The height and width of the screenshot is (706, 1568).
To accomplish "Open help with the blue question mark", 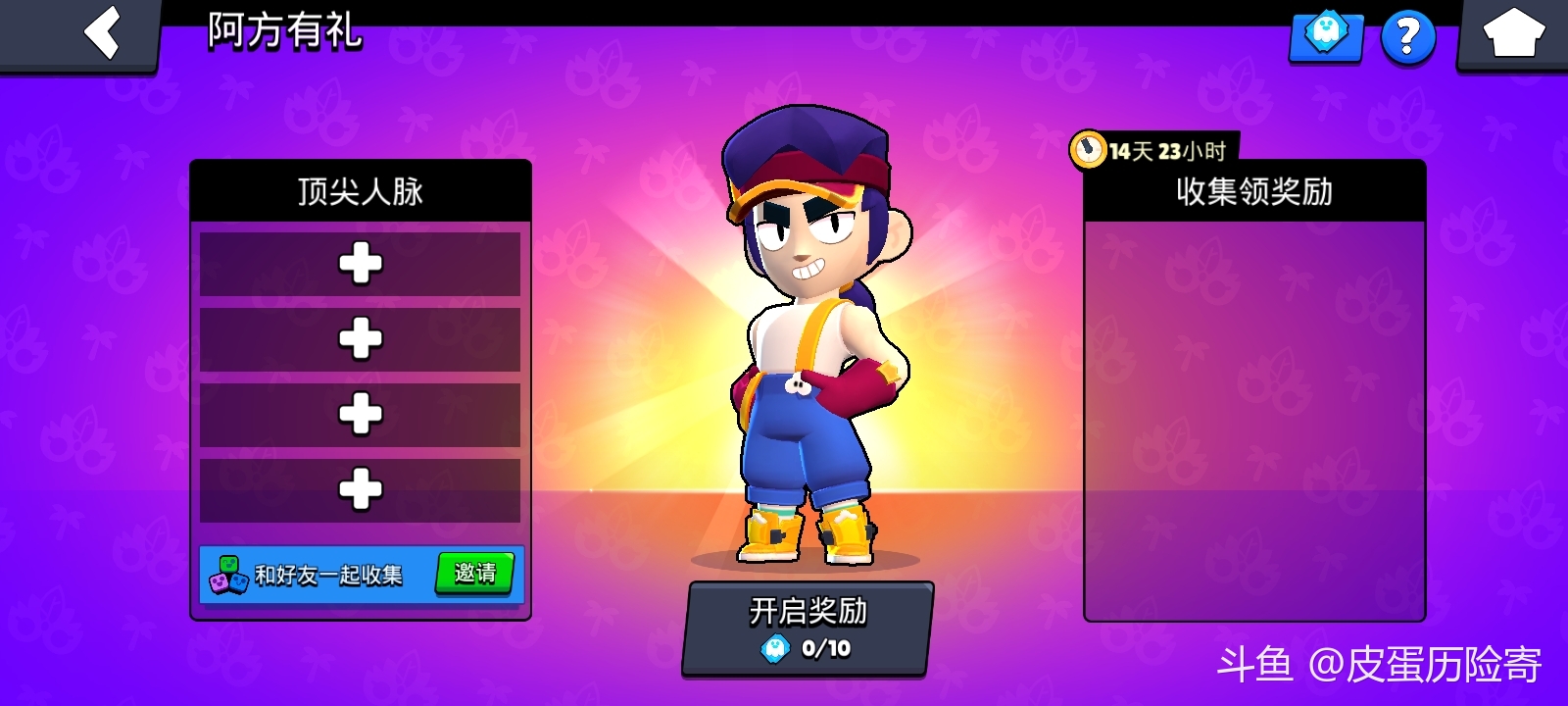I will click(x=1407, y=37).
